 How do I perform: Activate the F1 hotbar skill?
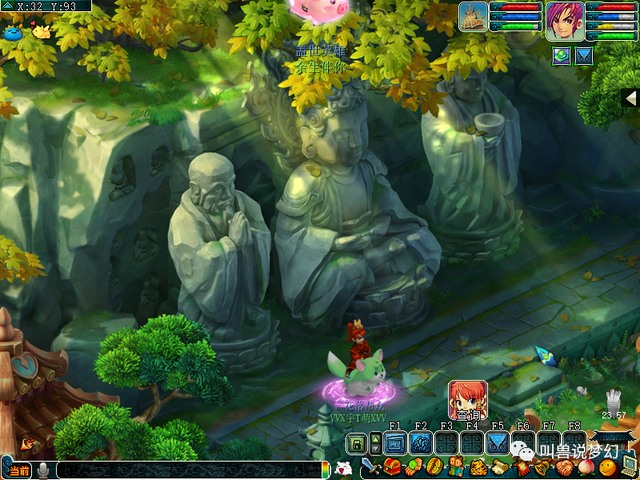[395, 442]
